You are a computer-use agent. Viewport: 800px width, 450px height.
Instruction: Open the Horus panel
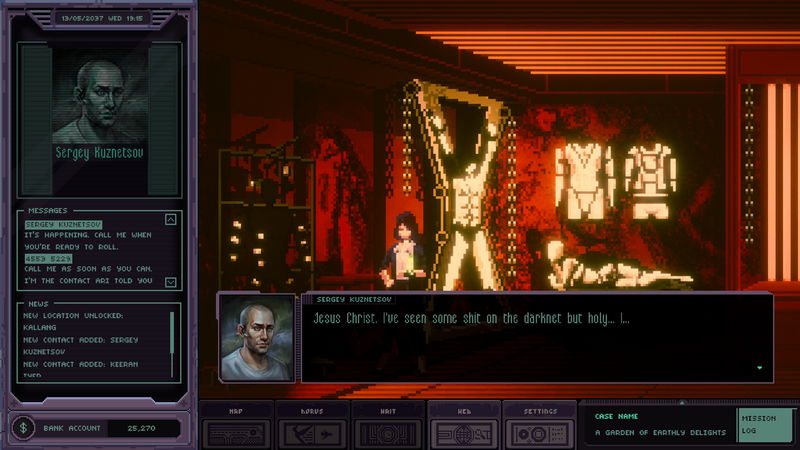[312, 427]
